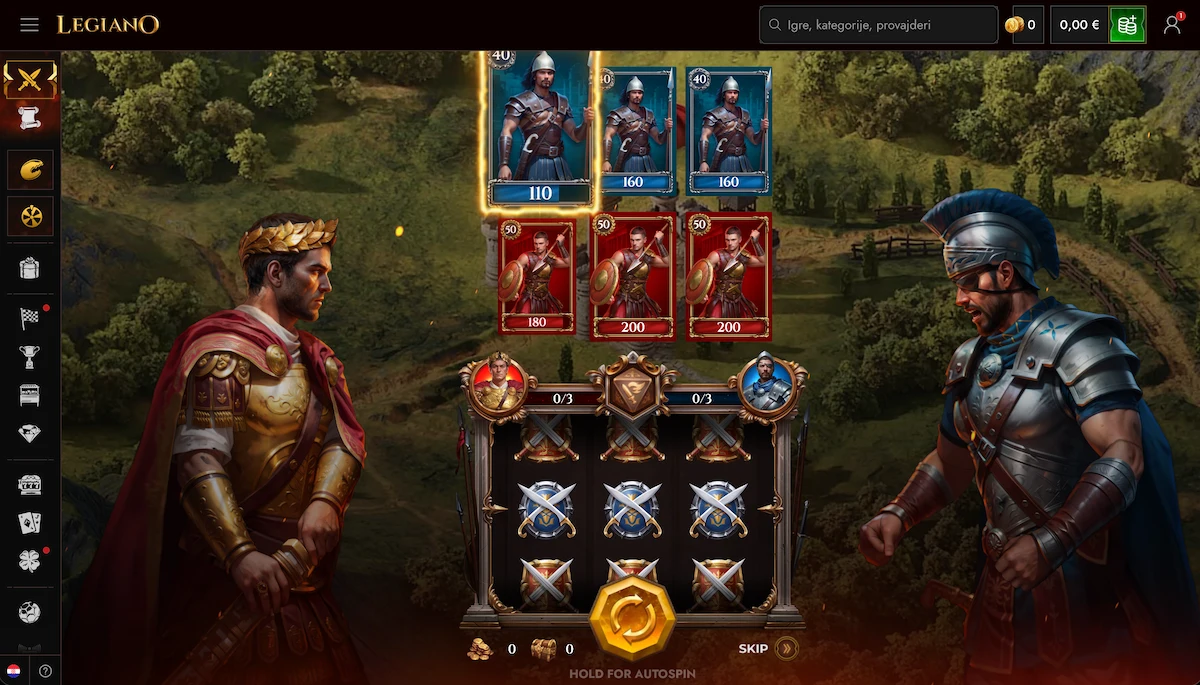The image size is (1200, 685).
Task: Open the playing cards icon
Action: (x=30, y=523)
